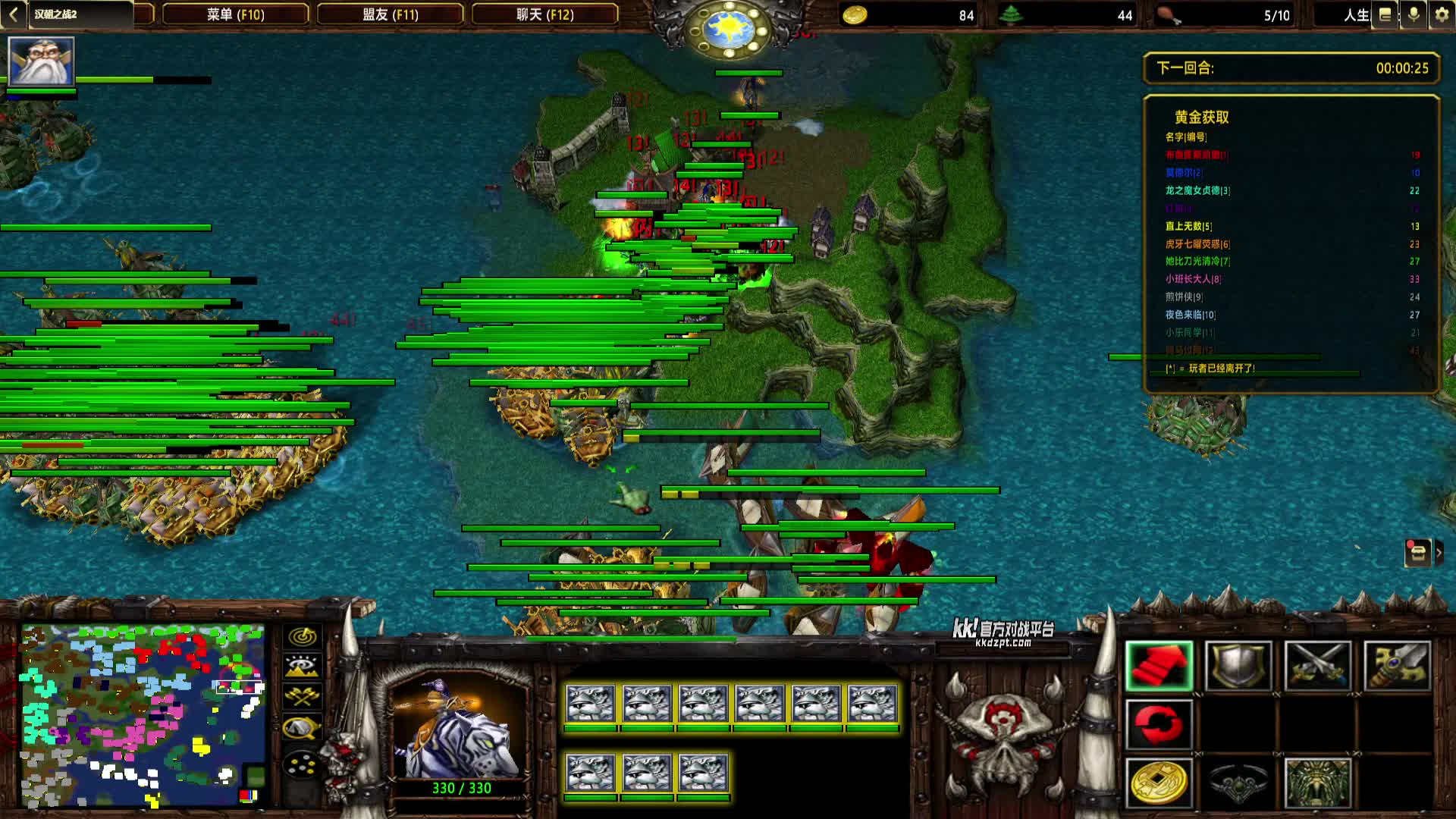
Task: Open the 菜单 (F10) menu
Action: pos(235,14)
